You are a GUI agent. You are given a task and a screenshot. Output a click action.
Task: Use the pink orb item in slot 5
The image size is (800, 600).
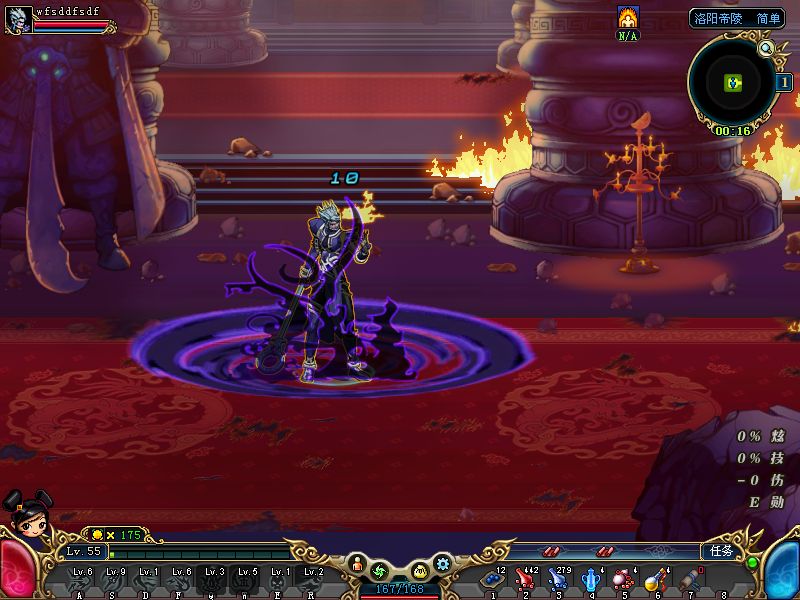[624, 579]
